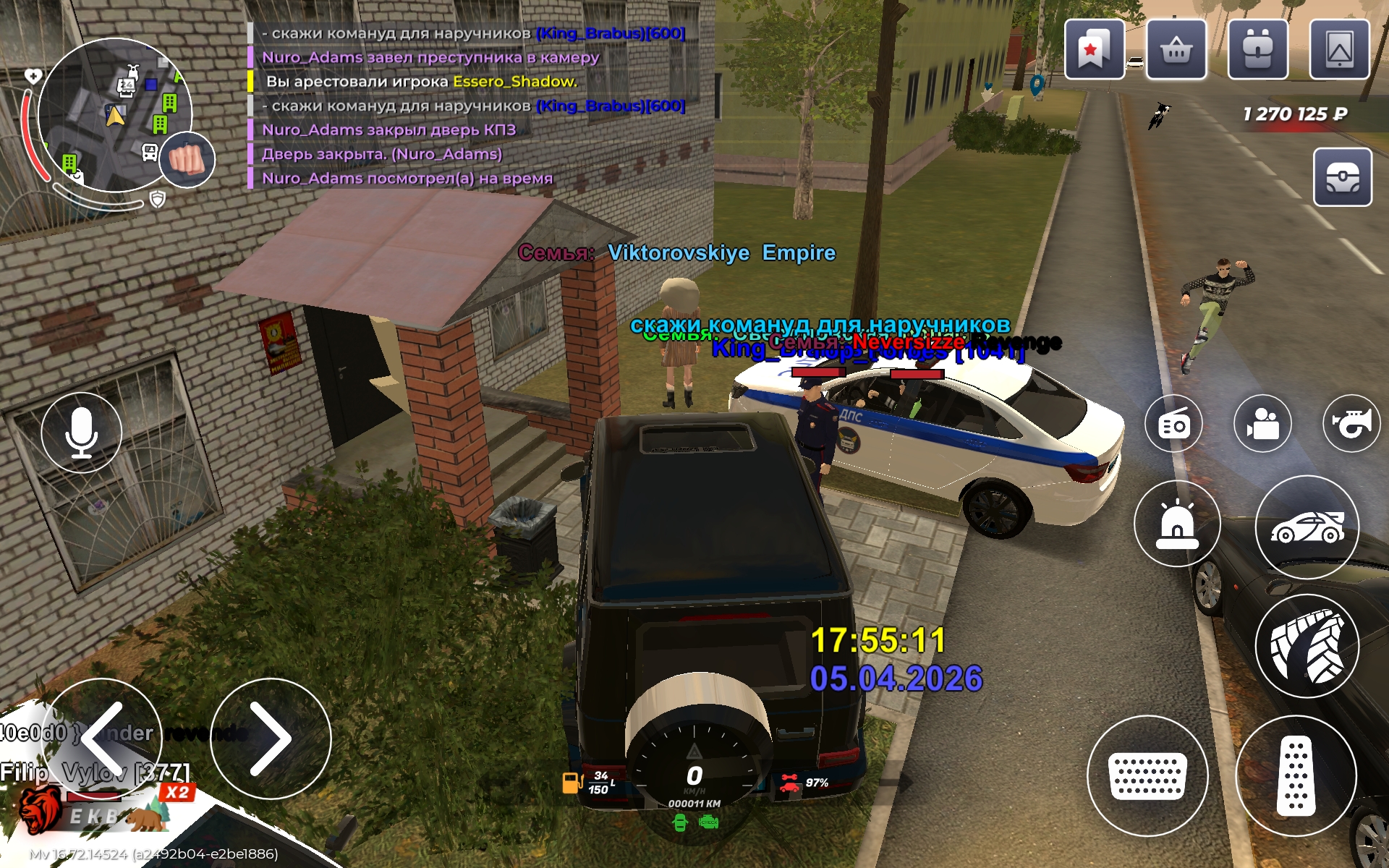Steer right with the arrow button
This screenshot has width=1389, height=868.
271,738
